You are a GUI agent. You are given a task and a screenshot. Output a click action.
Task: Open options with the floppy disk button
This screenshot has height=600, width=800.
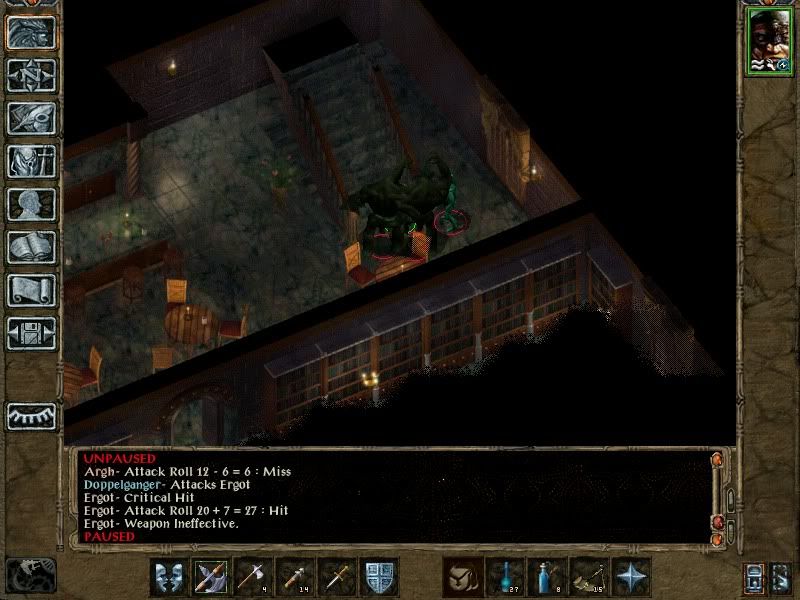pyautogui.click(x=31, y=333)
